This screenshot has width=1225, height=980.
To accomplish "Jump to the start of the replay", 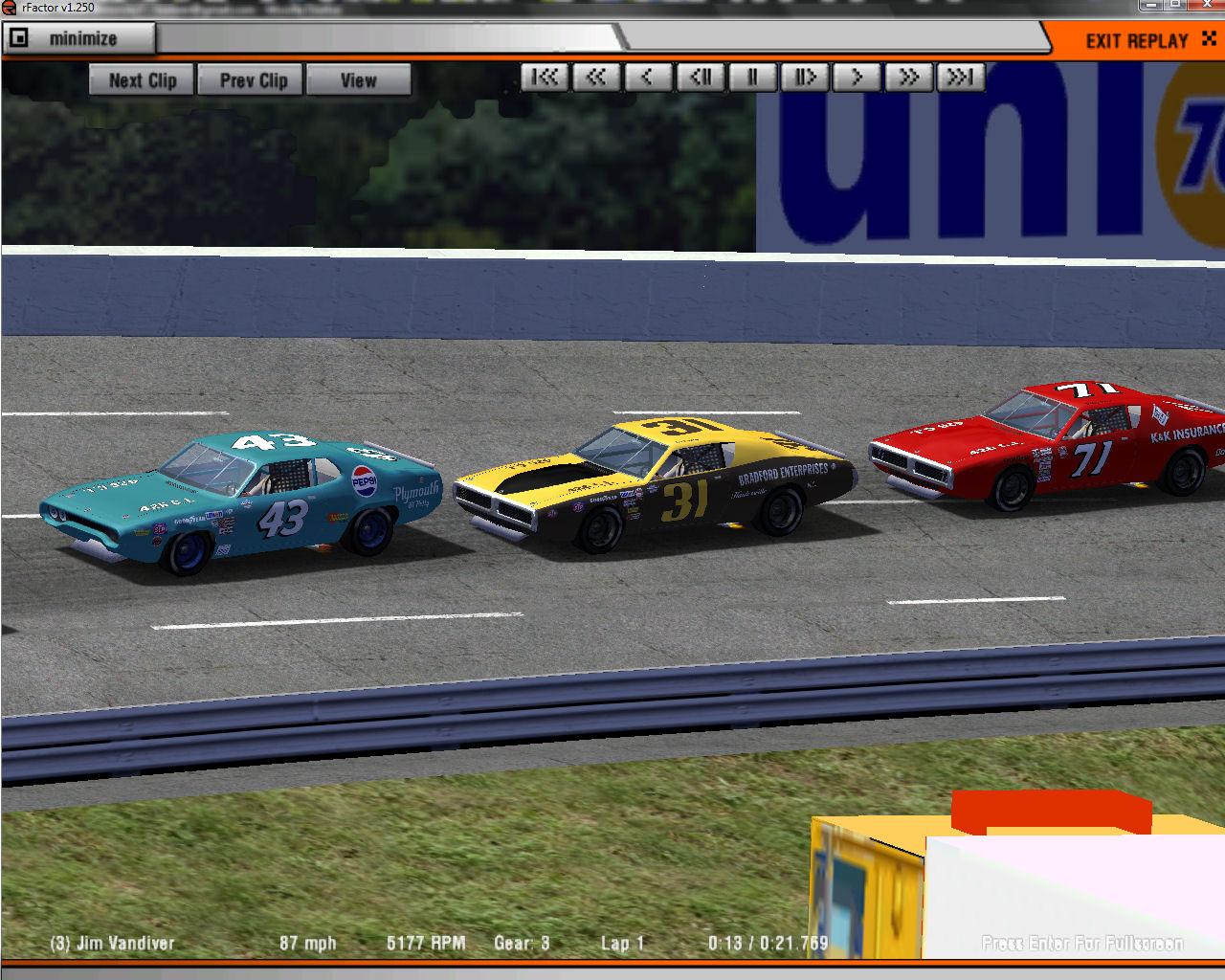I will (546, 78).
